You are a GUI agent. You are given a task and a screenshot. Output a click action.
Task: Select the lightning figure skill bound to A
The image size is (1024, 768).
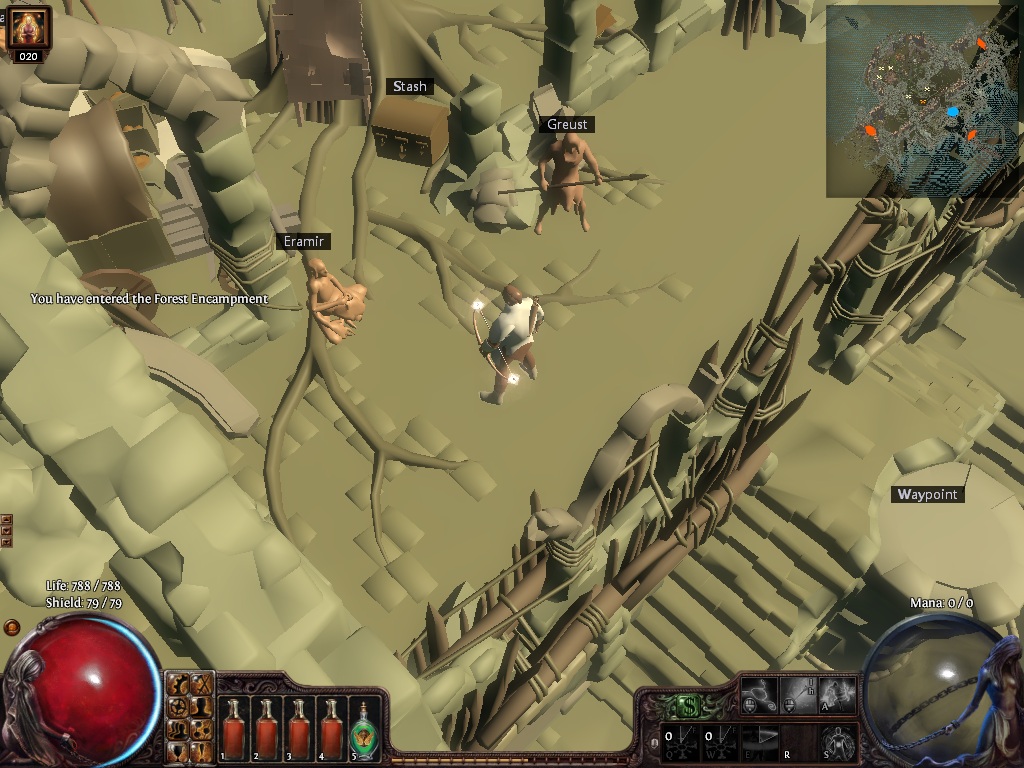(838, 693)
